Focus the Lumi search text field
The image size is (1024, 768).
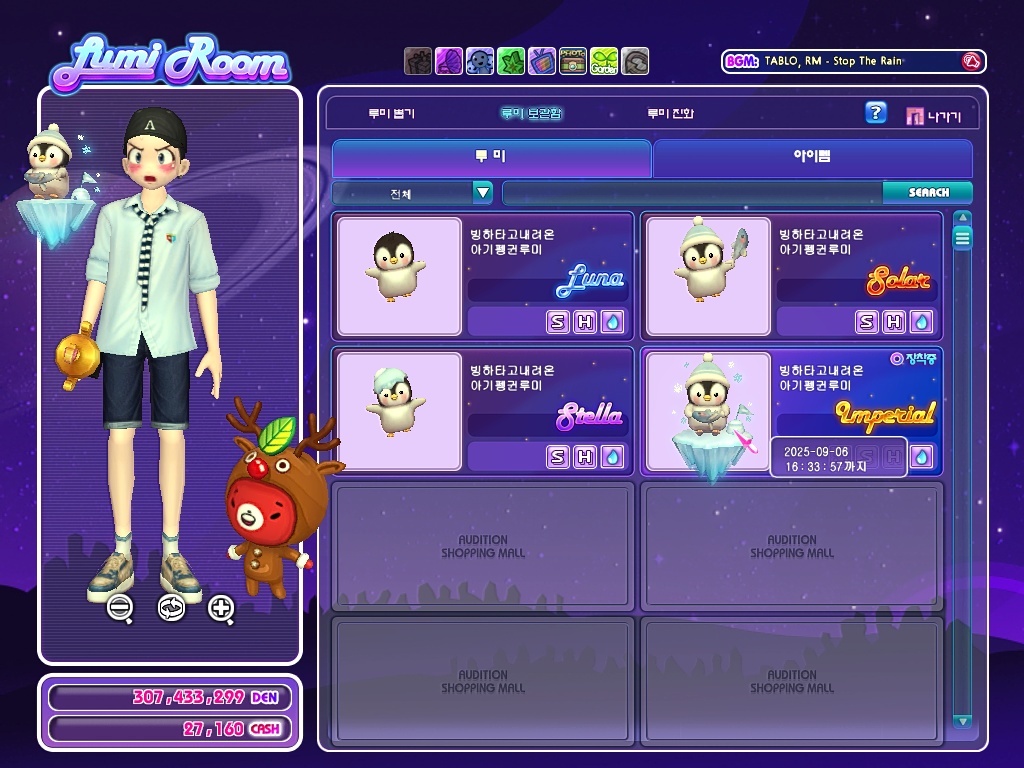coord(692,193)
